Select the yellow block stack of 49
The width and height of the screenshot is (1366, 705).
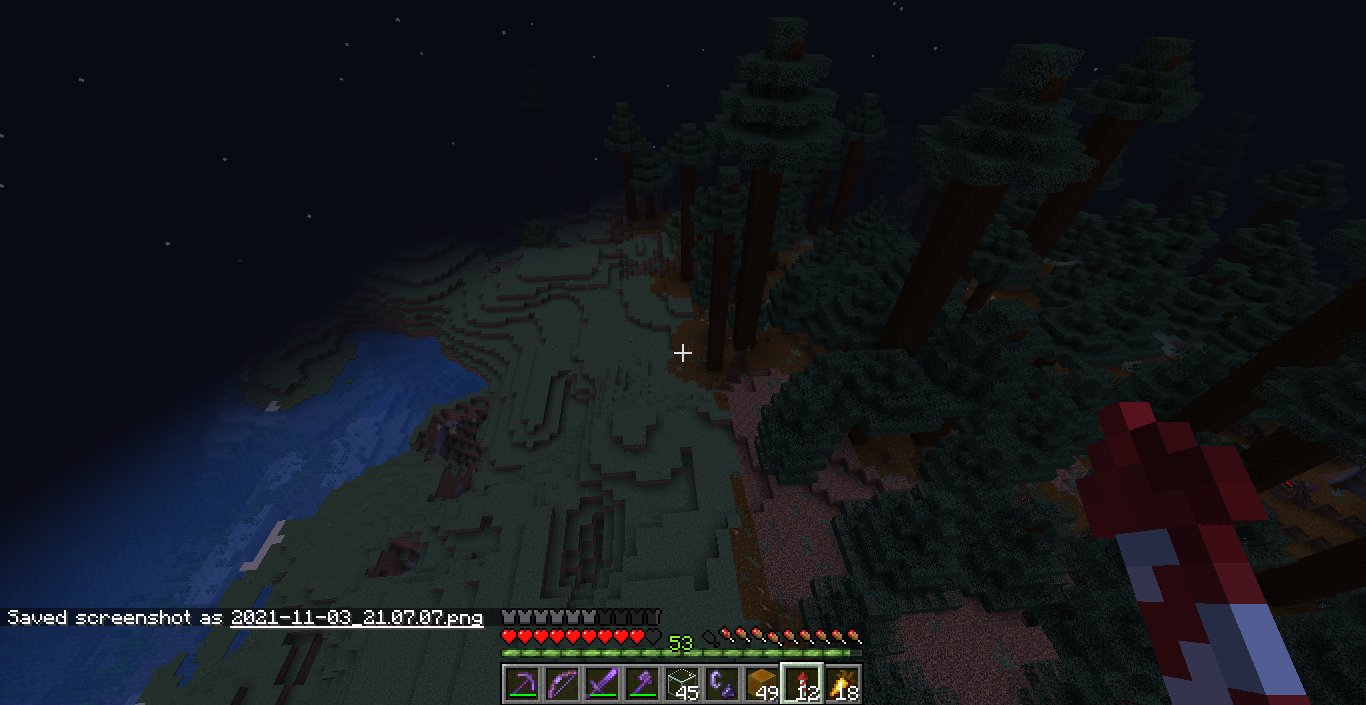[762, 684]
